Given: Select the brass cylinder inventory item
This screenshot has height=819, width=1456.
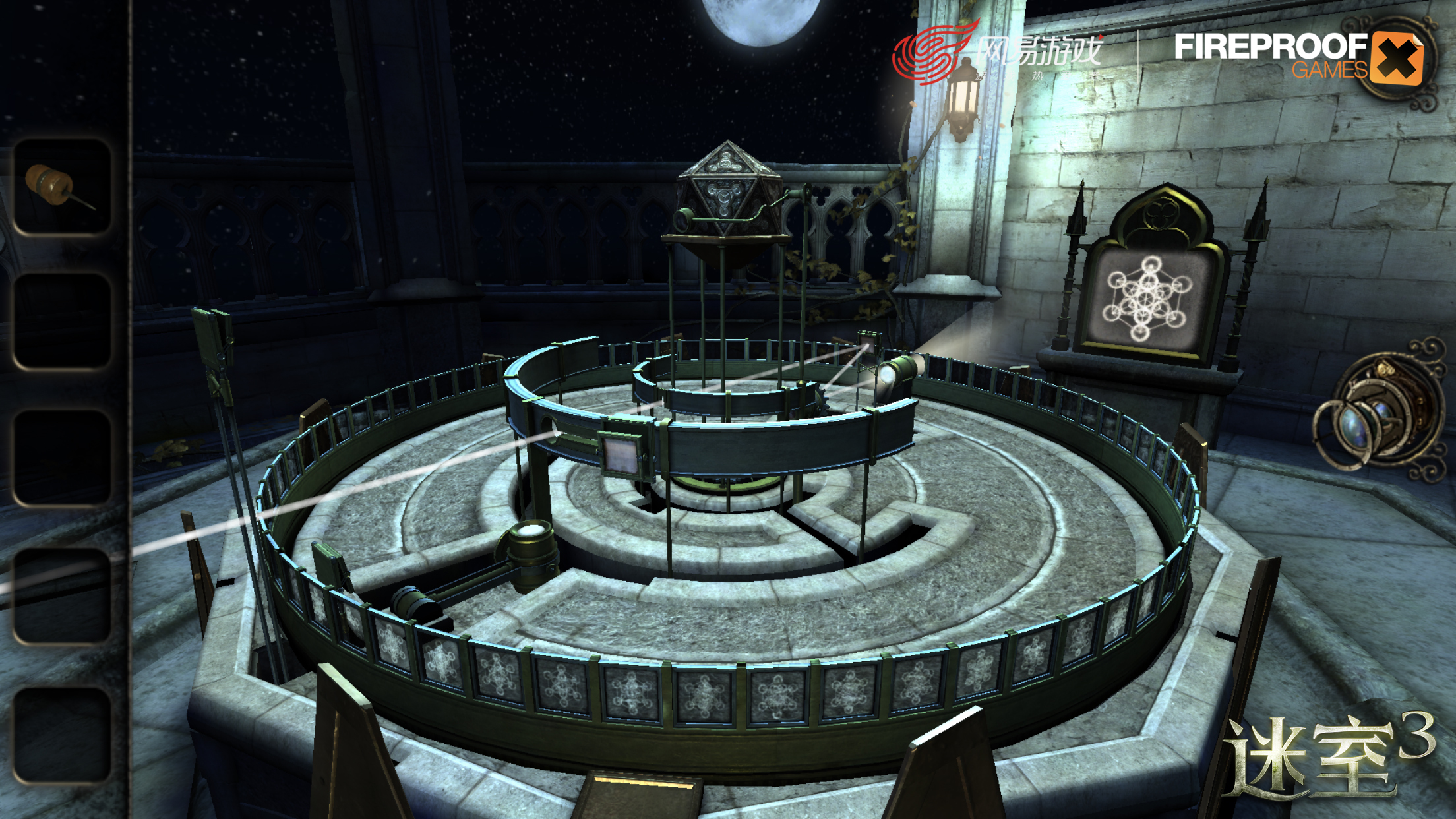Looking at the screenshot, I should 61,187.
